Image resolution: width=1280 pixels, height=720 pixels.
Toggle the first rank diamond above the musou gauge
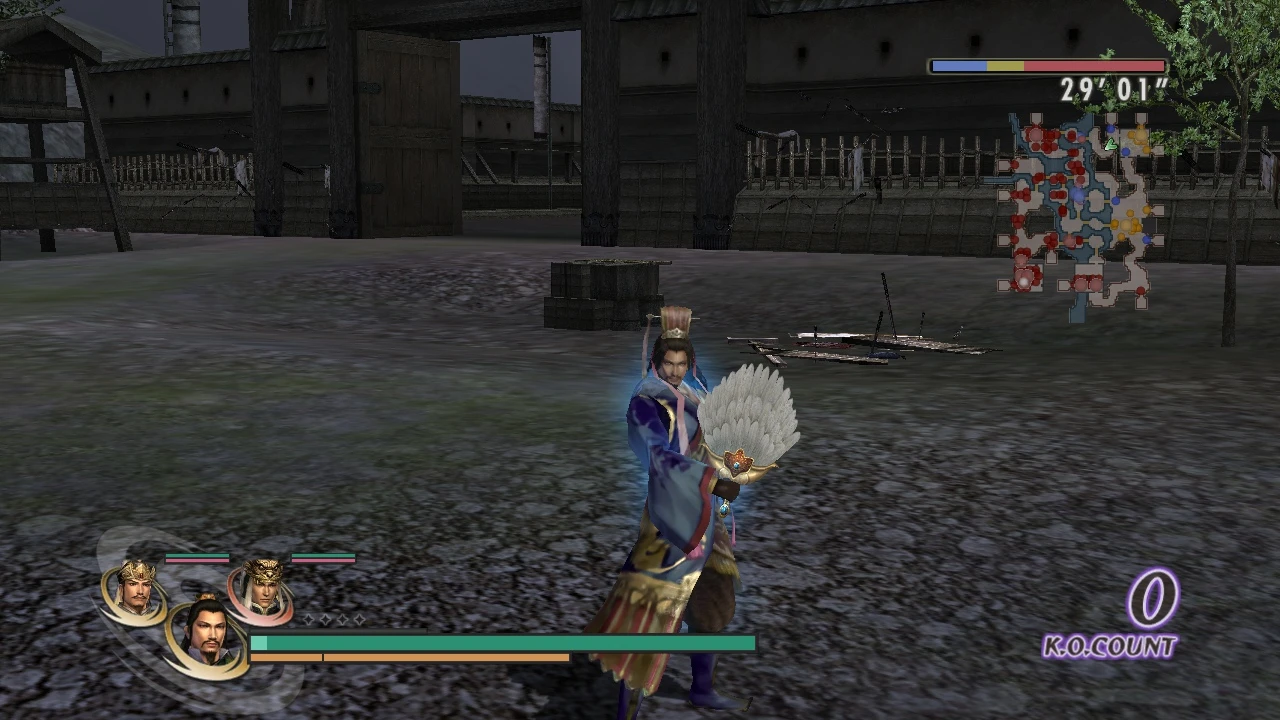(308, 620)
